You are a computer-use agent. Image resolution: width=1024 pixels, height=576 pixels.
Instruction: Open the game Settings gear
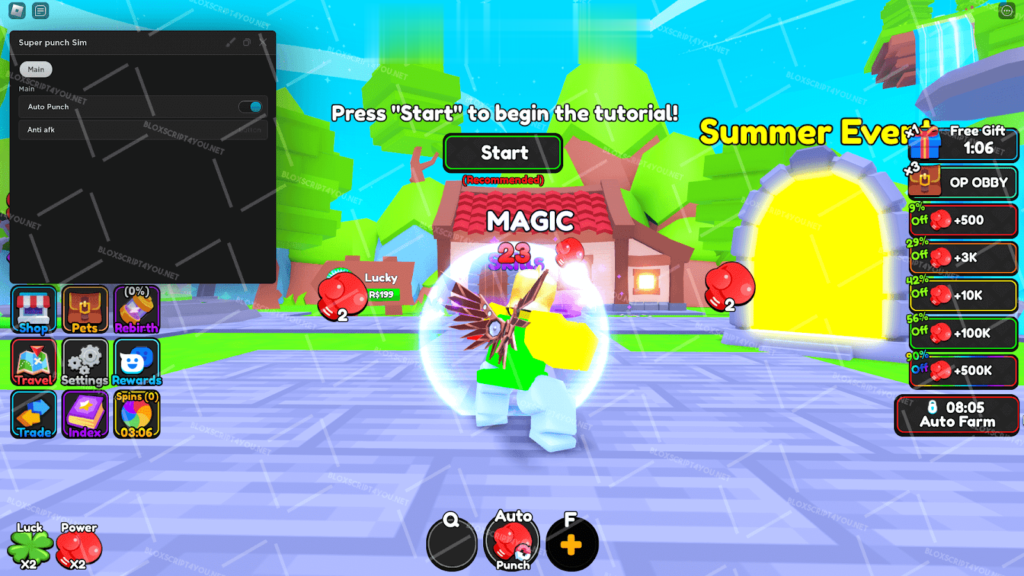click(85, 362)
